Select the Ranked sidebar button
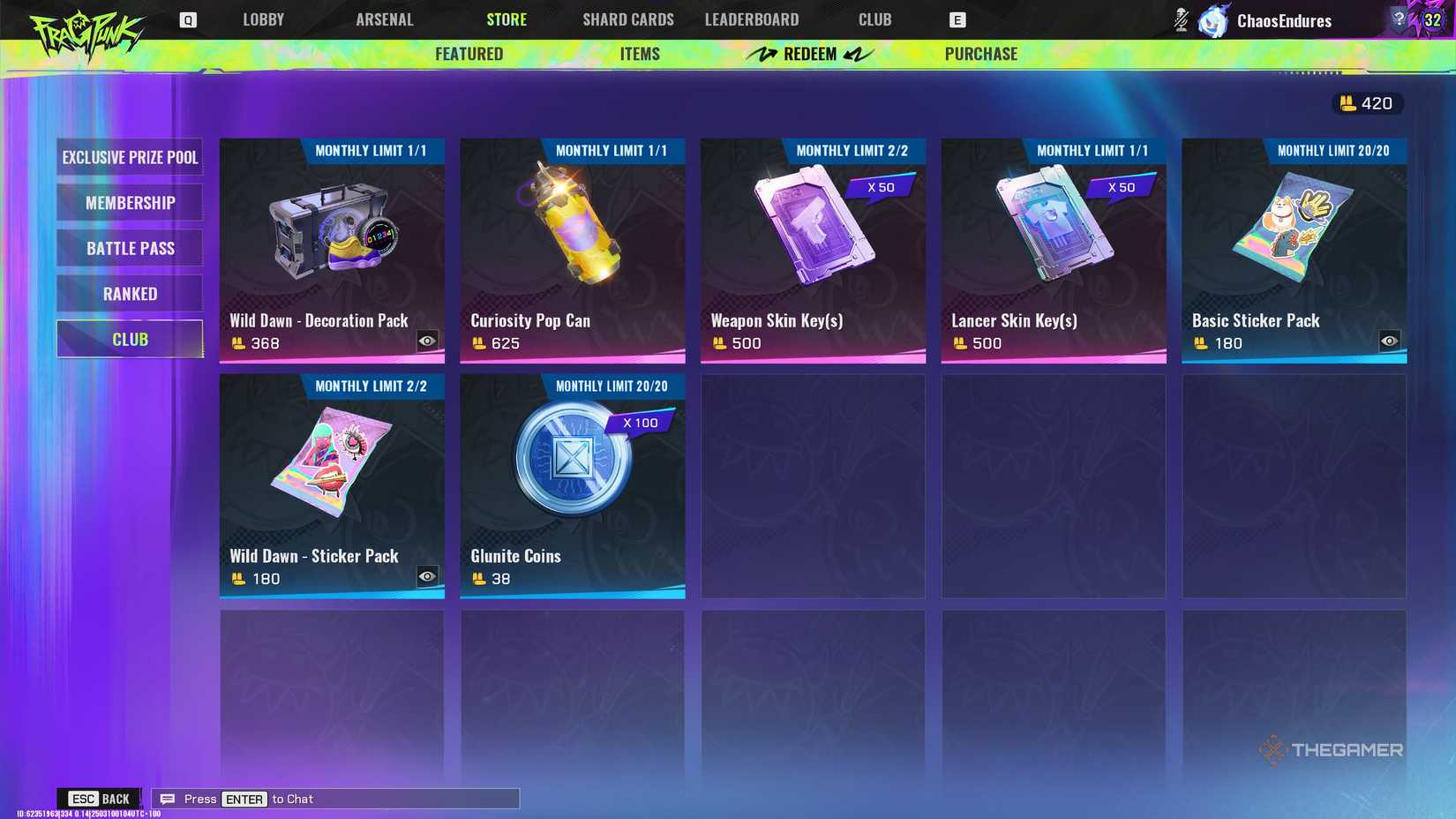The image size is (1456, 819). point(129,293)
